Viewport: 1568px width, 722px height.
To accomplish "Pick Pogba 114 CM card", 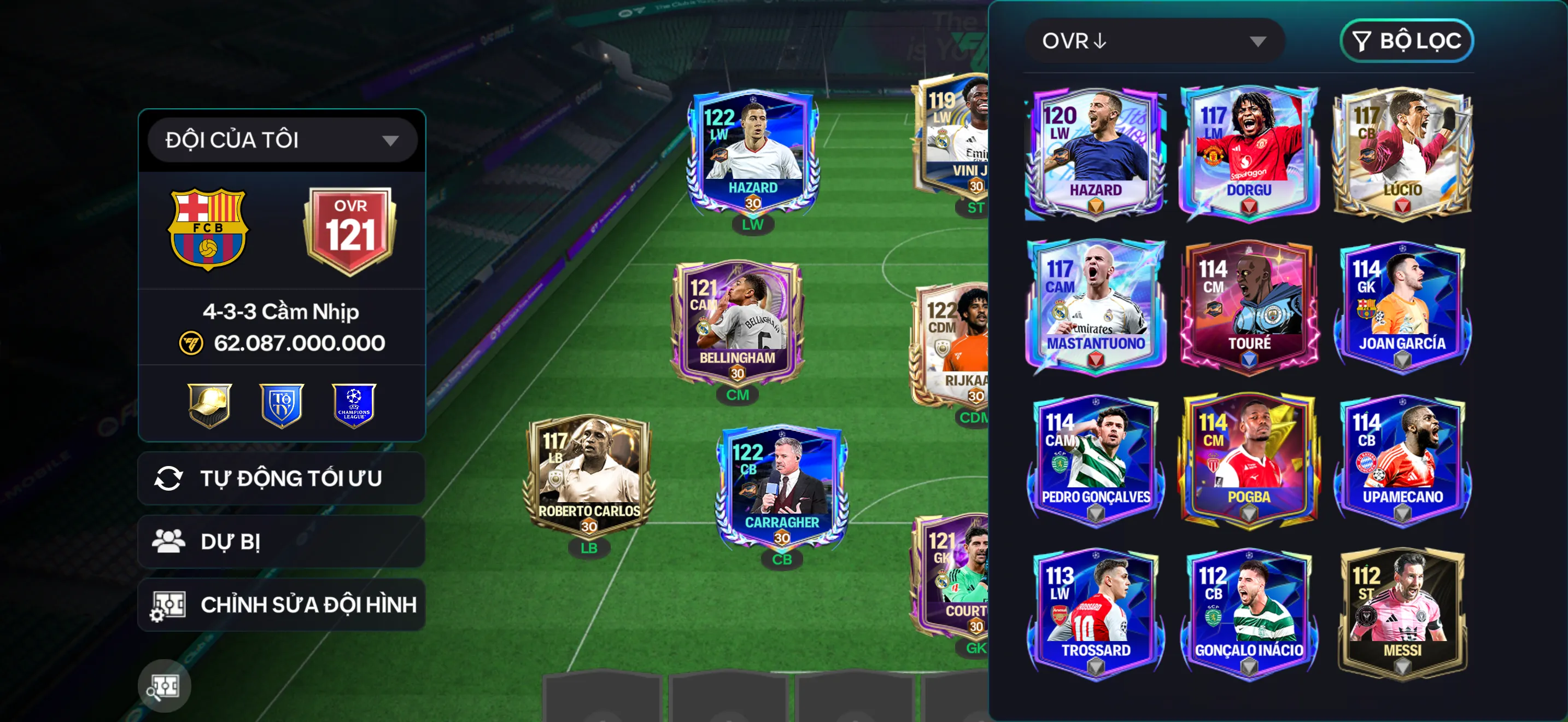I will (x=1249, y=459).
